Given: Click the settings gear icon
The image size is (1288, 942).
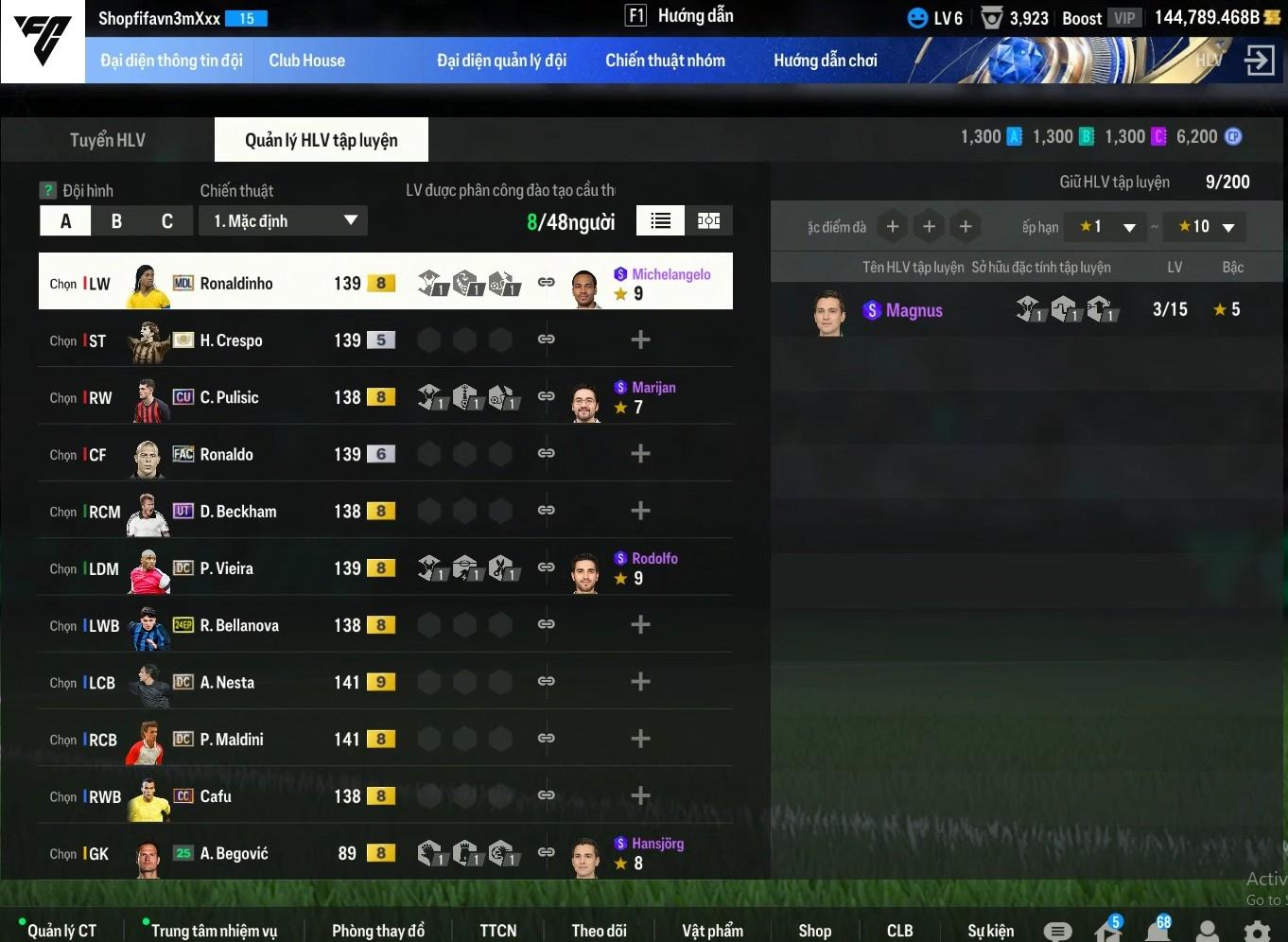Looking at the screenshot, I should (1257, 932).
